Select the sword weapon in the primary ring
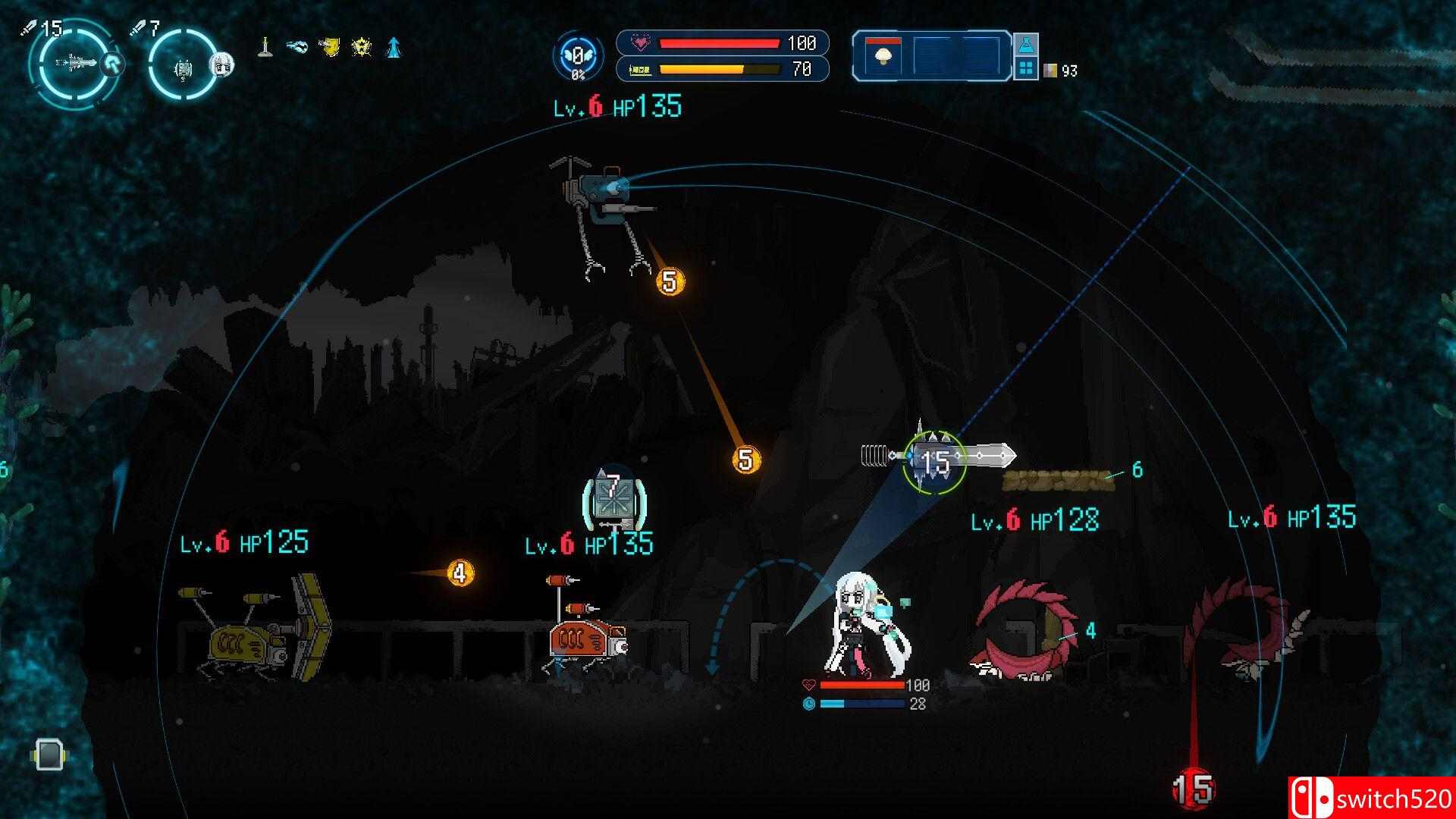Image resolution: width=1456 pixels, height=819 pixels. (76, 61)
